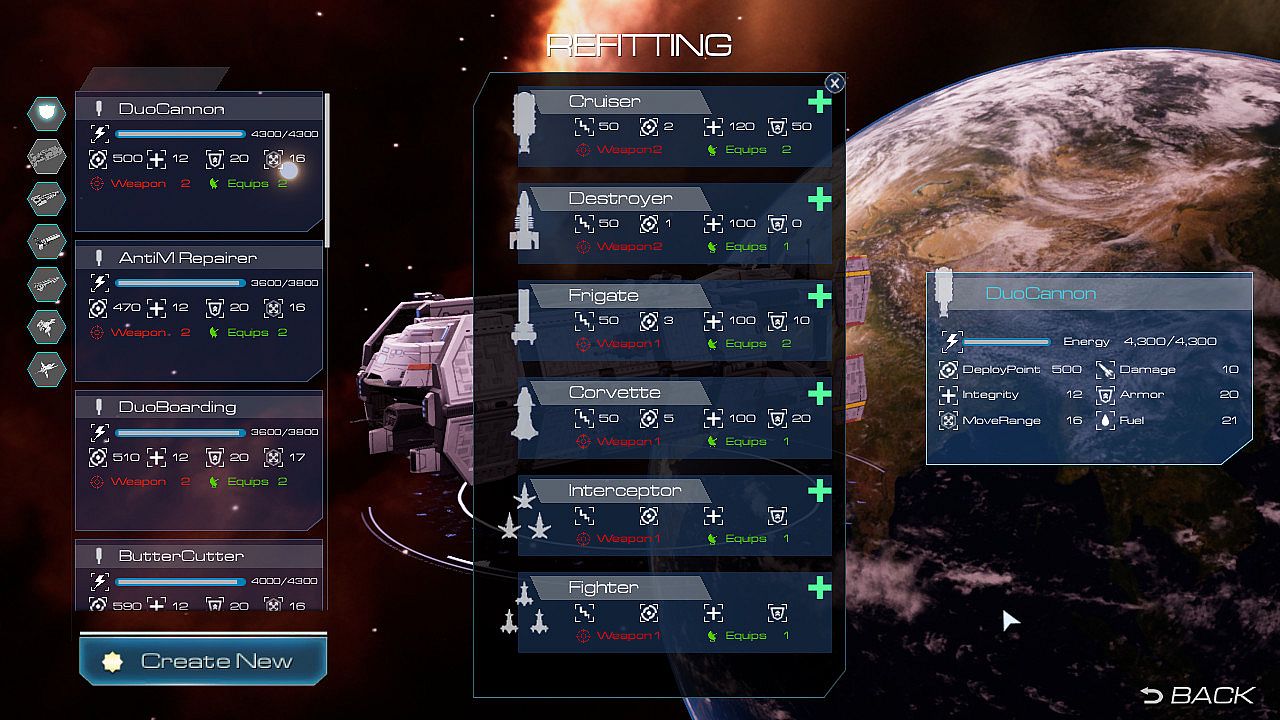Viewport: 1280px width, 720px height.
Task: Add a new Cruiser design
Action: pos(820,102)
